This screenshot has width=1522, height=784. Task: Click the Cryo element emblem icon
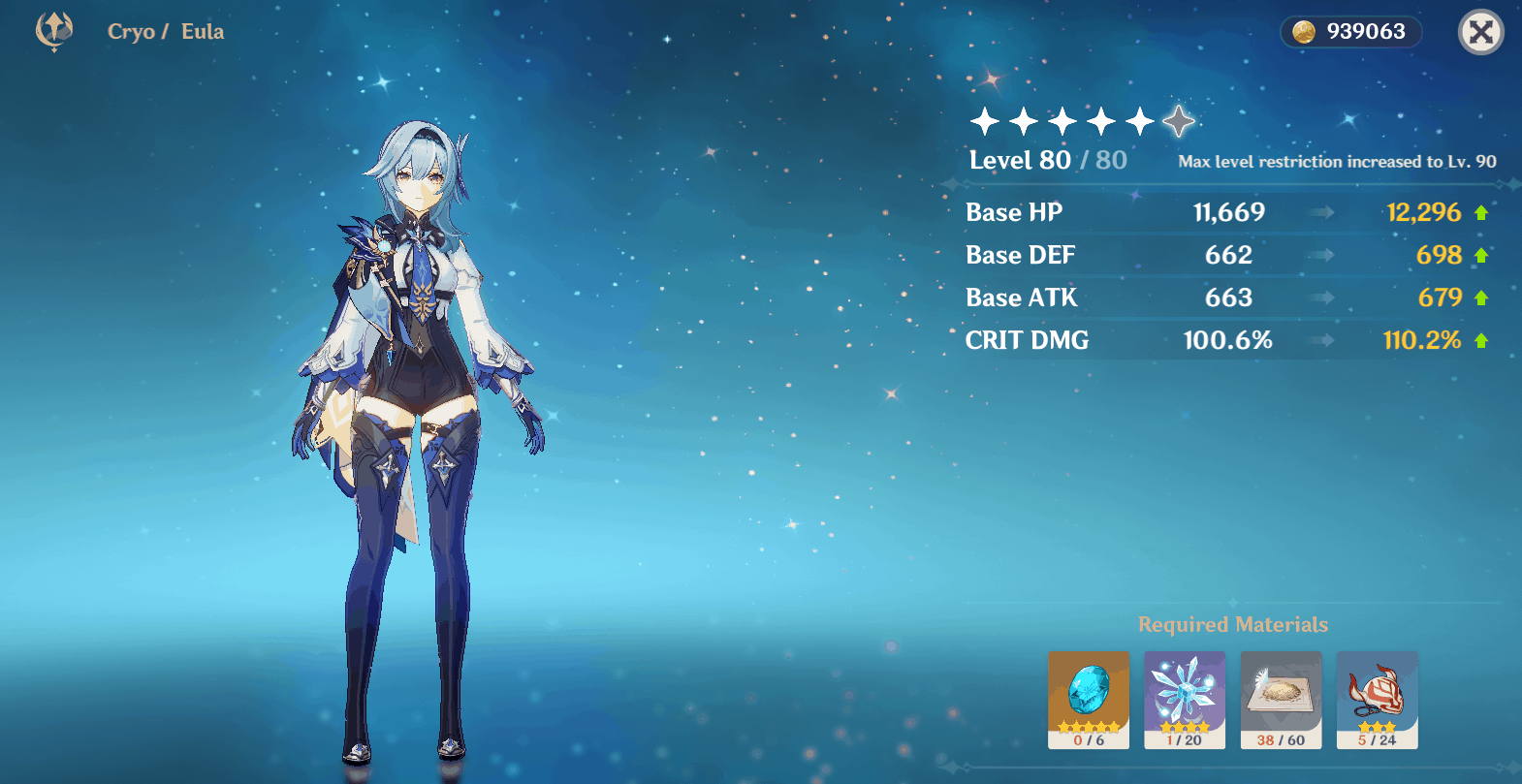54,31
